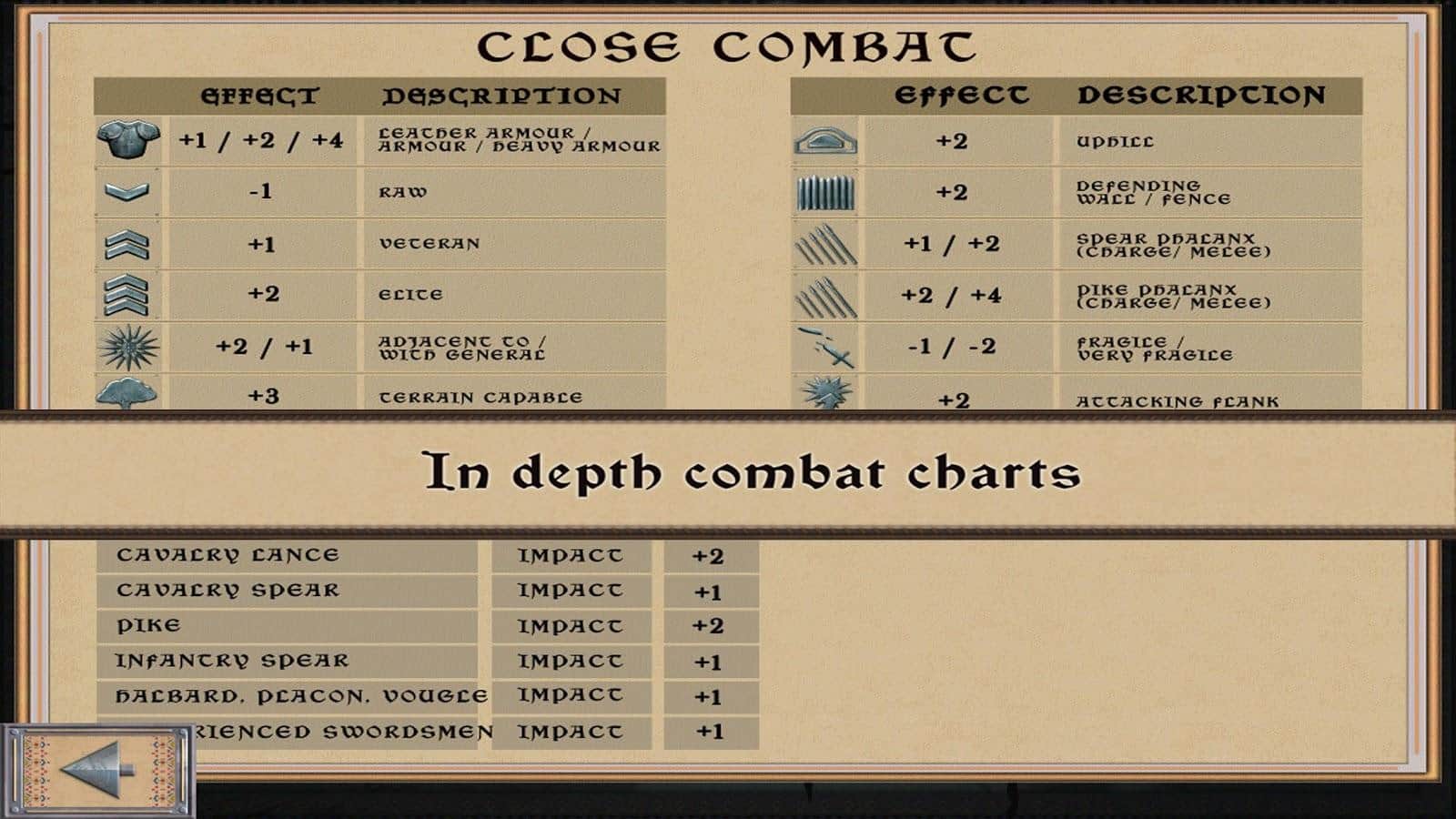This screenshot has width=1456, height=819.
Task: Click the Close Combat title heading
Action: 728,40
